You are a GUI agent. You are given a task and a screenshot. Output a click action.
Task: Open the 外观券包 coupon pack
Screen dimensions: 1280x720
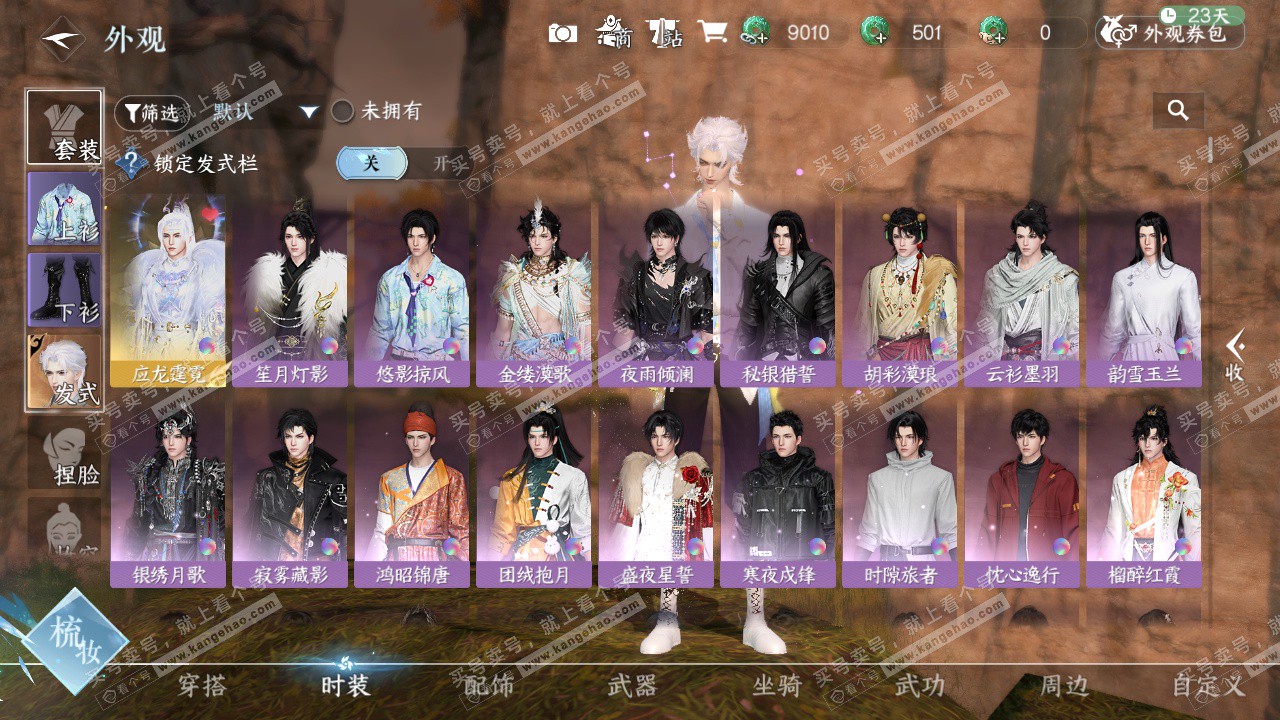click(1170, 33)
